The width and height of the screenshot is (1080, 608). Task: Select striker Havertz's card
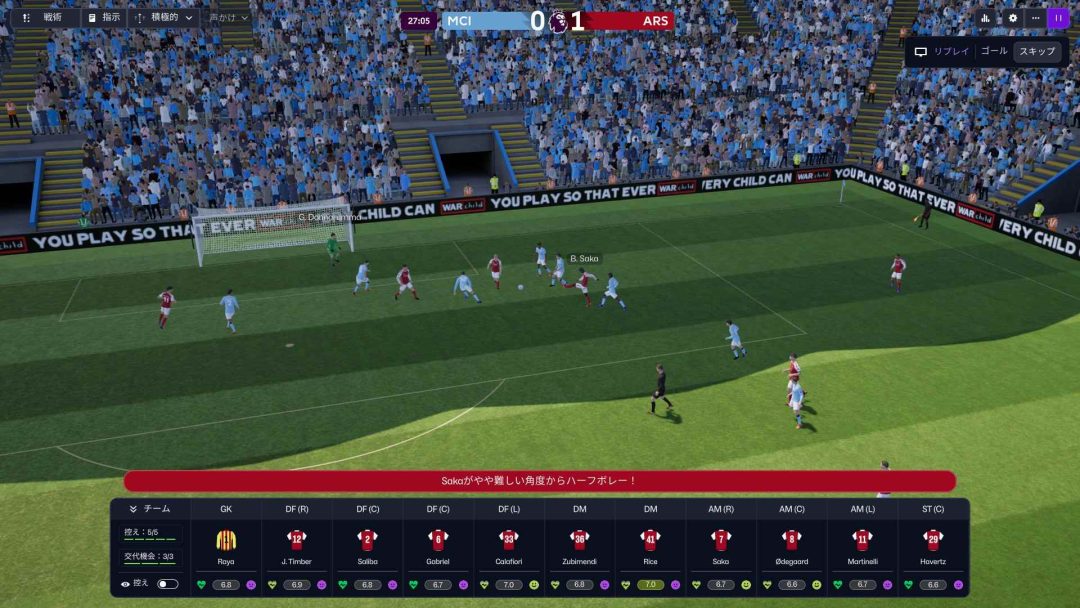pyautogui.click(x=933, y=545)
